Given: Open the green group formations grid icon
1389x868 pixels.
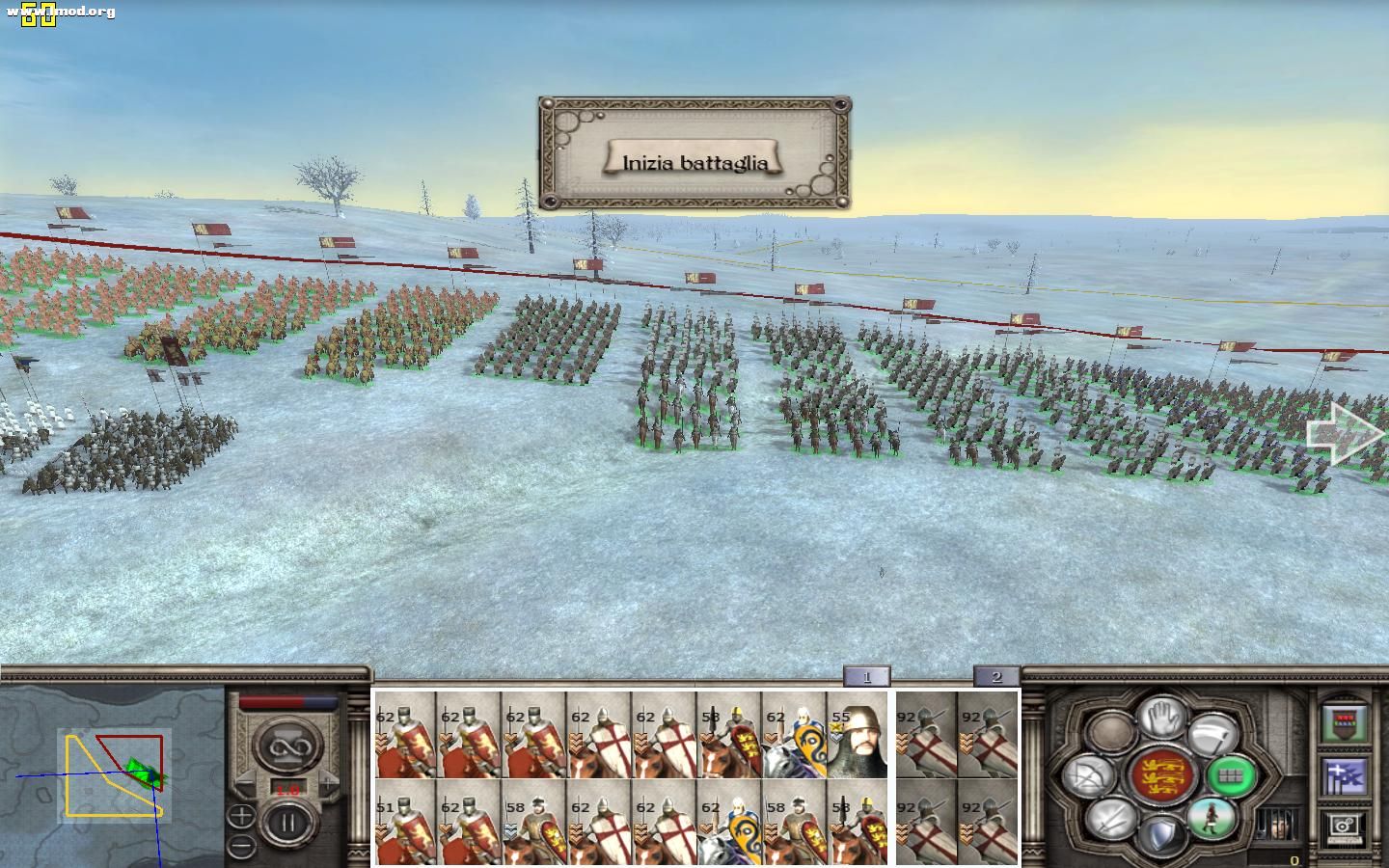Looking at the screenshot, I should point(1231,777).
